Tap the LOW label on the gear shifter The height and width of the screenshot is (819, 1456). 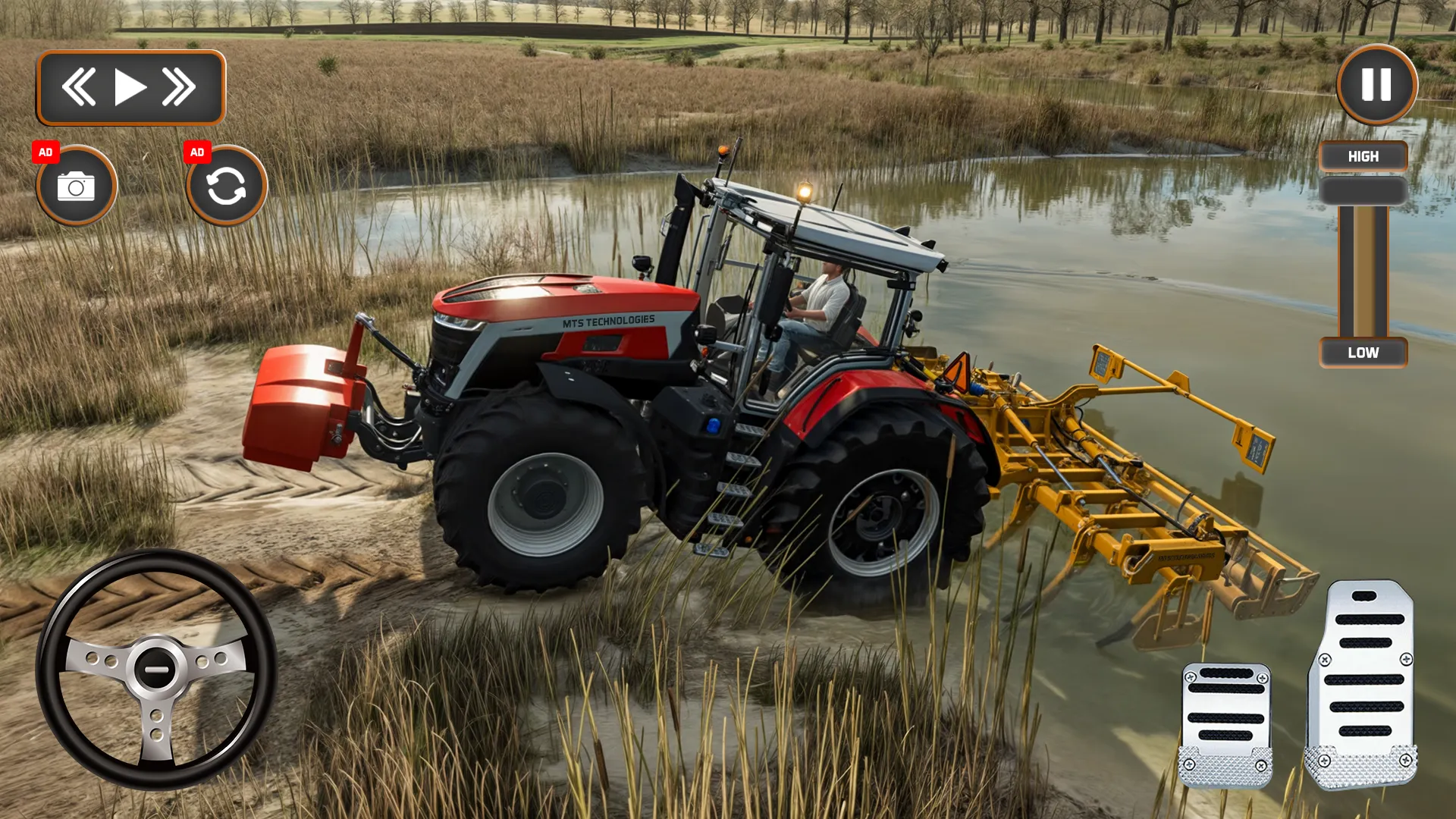coord(1363,352)
